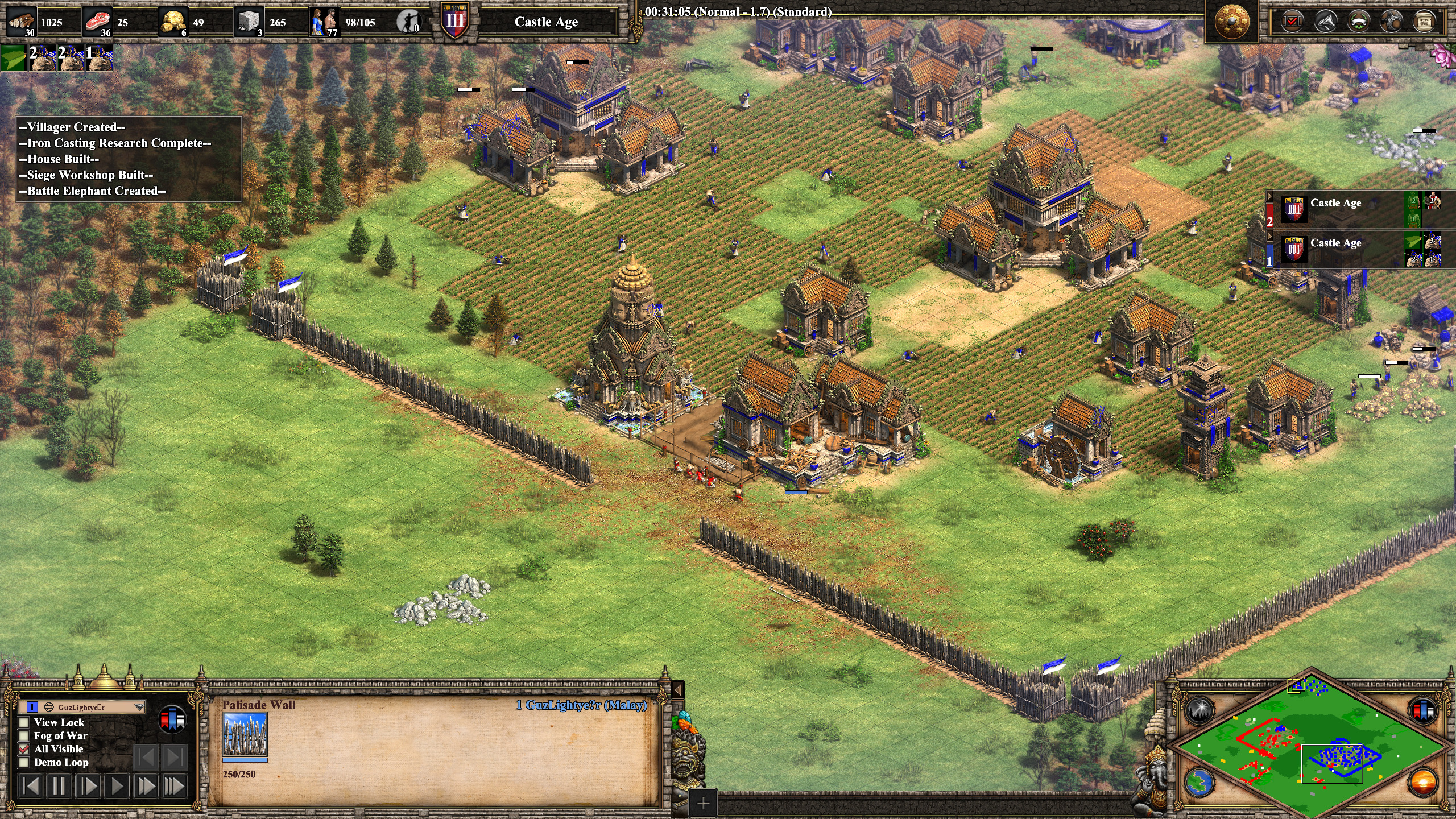
Task: Open the main menu scroll button
Action: [x=1424, y=22]
